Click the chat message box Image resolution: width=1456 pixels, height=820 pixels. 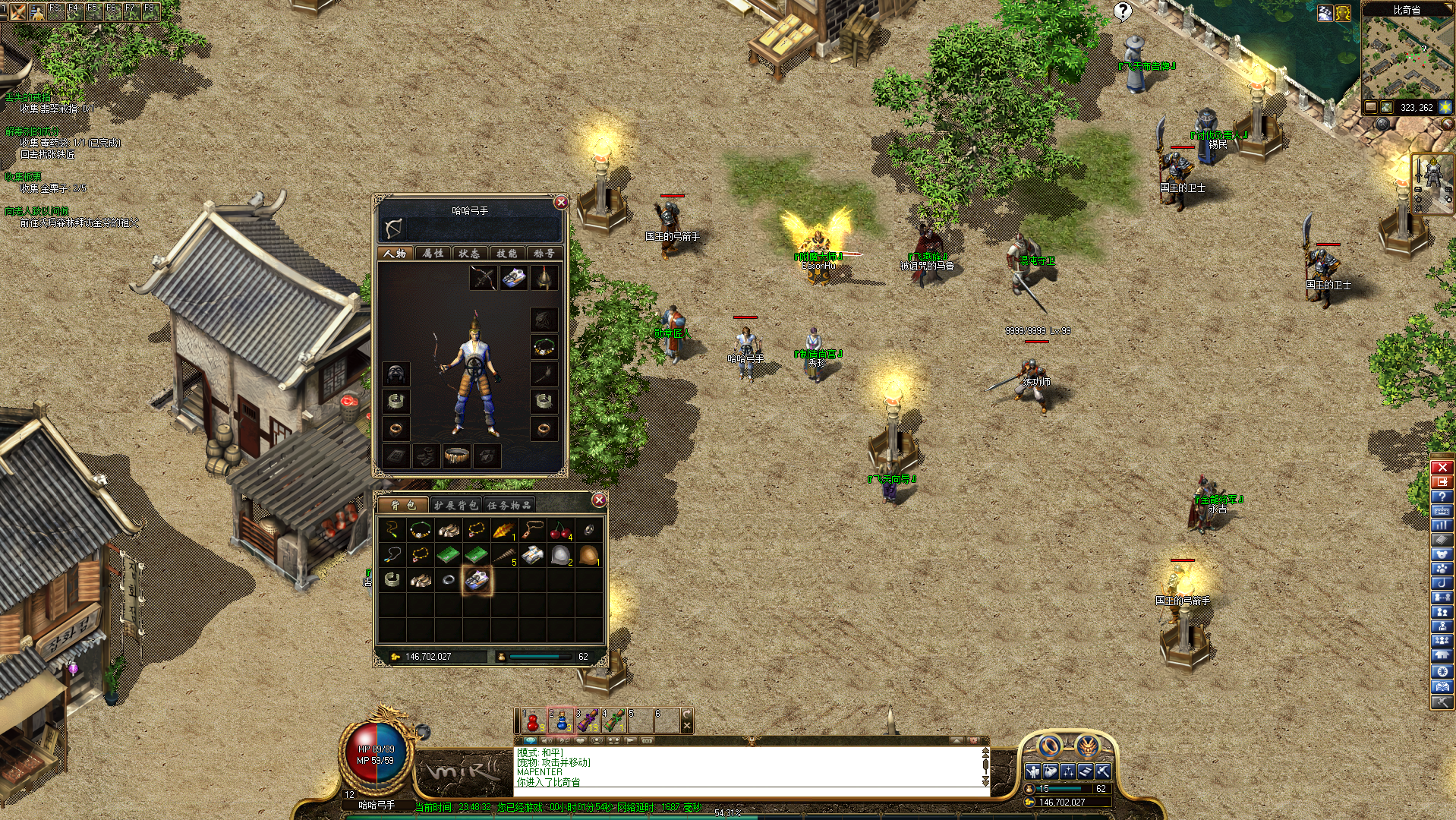tap(748, 767)
